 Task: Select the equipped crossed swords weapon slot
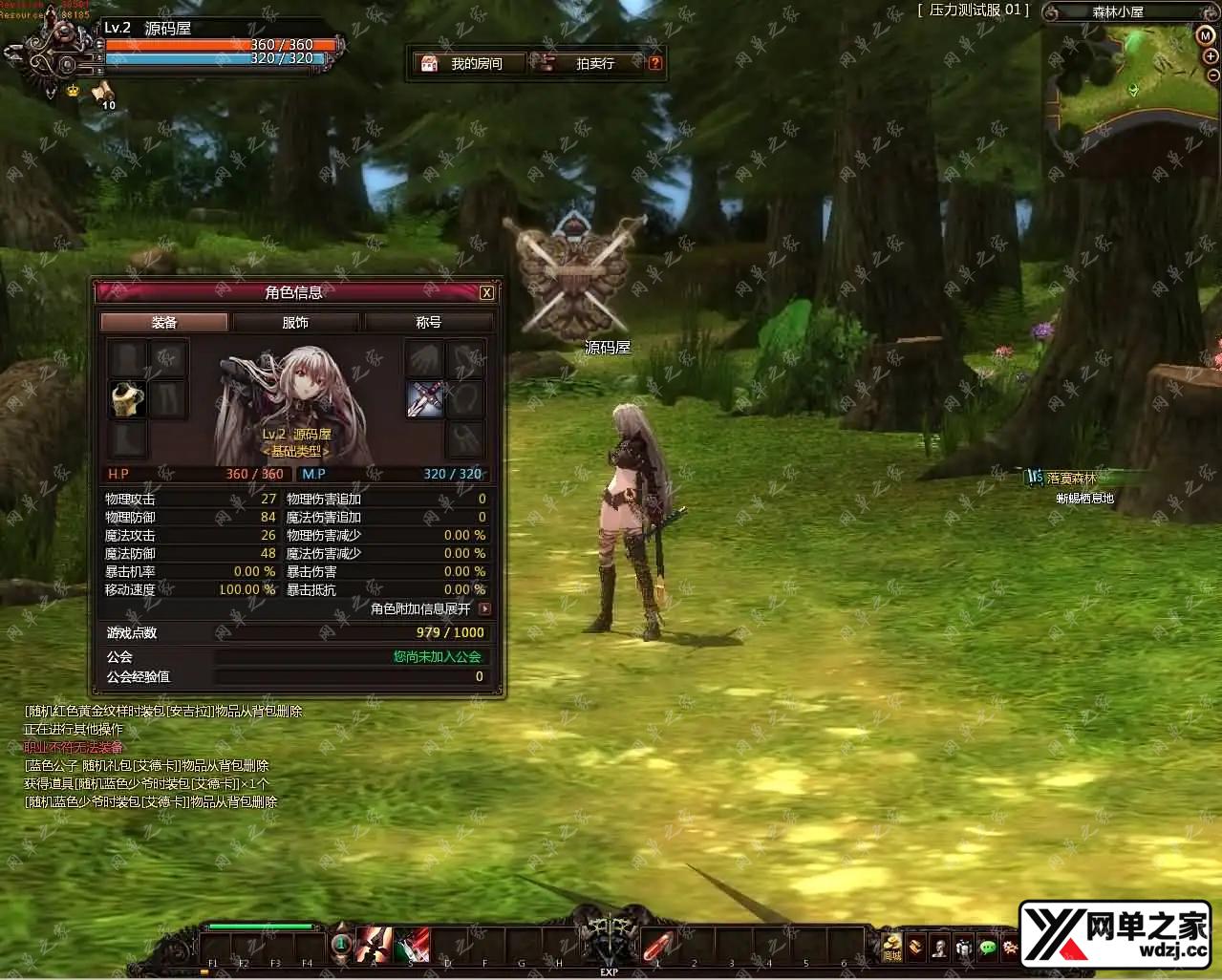click(x=426, y=399)
